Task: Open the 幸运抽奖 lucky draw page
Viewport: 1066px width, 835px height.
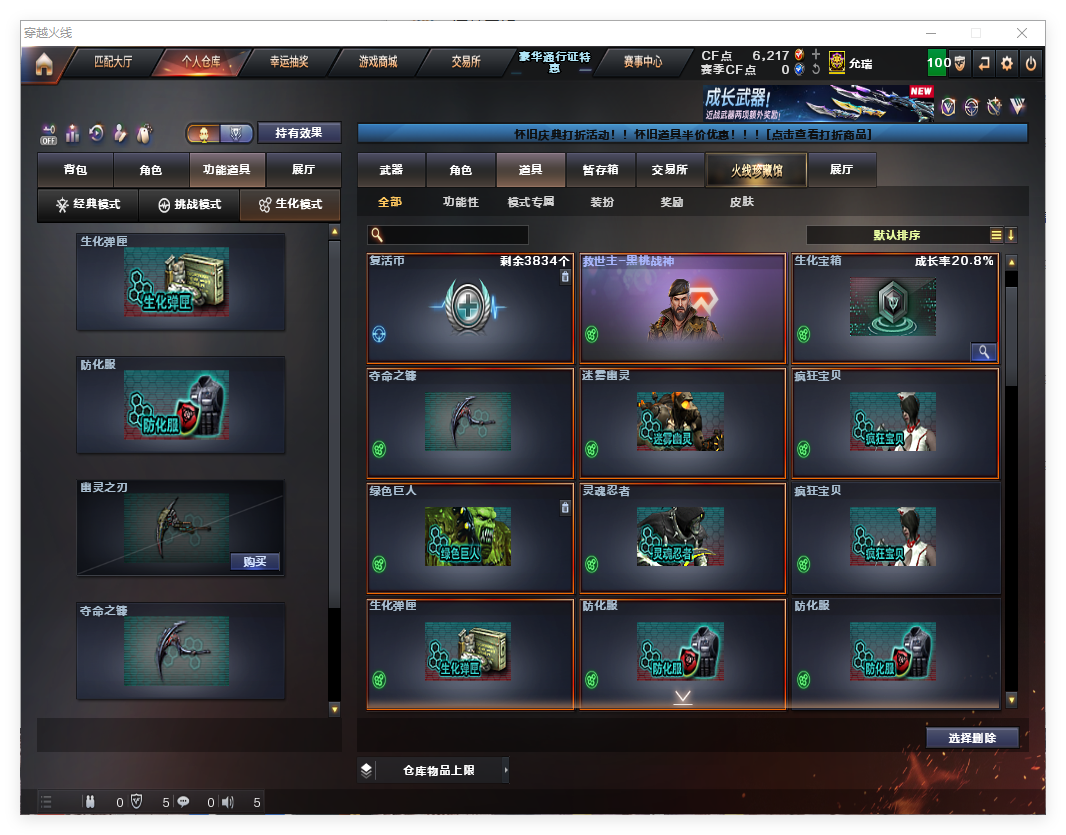Action: coord(288,62)
